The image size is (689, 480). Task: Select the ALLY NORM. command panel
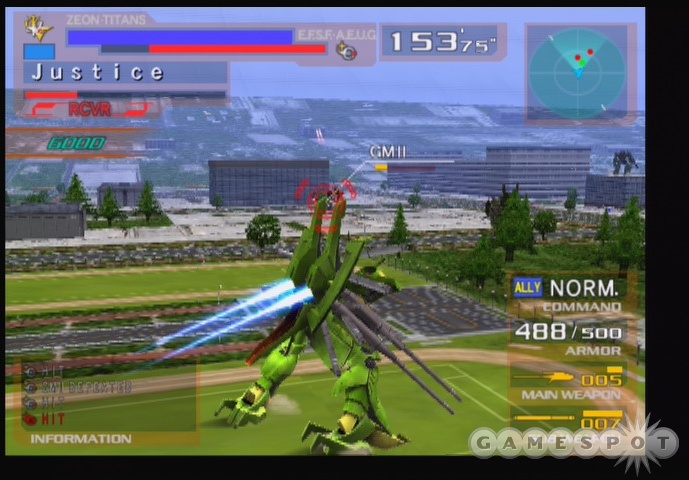[567, 294]
